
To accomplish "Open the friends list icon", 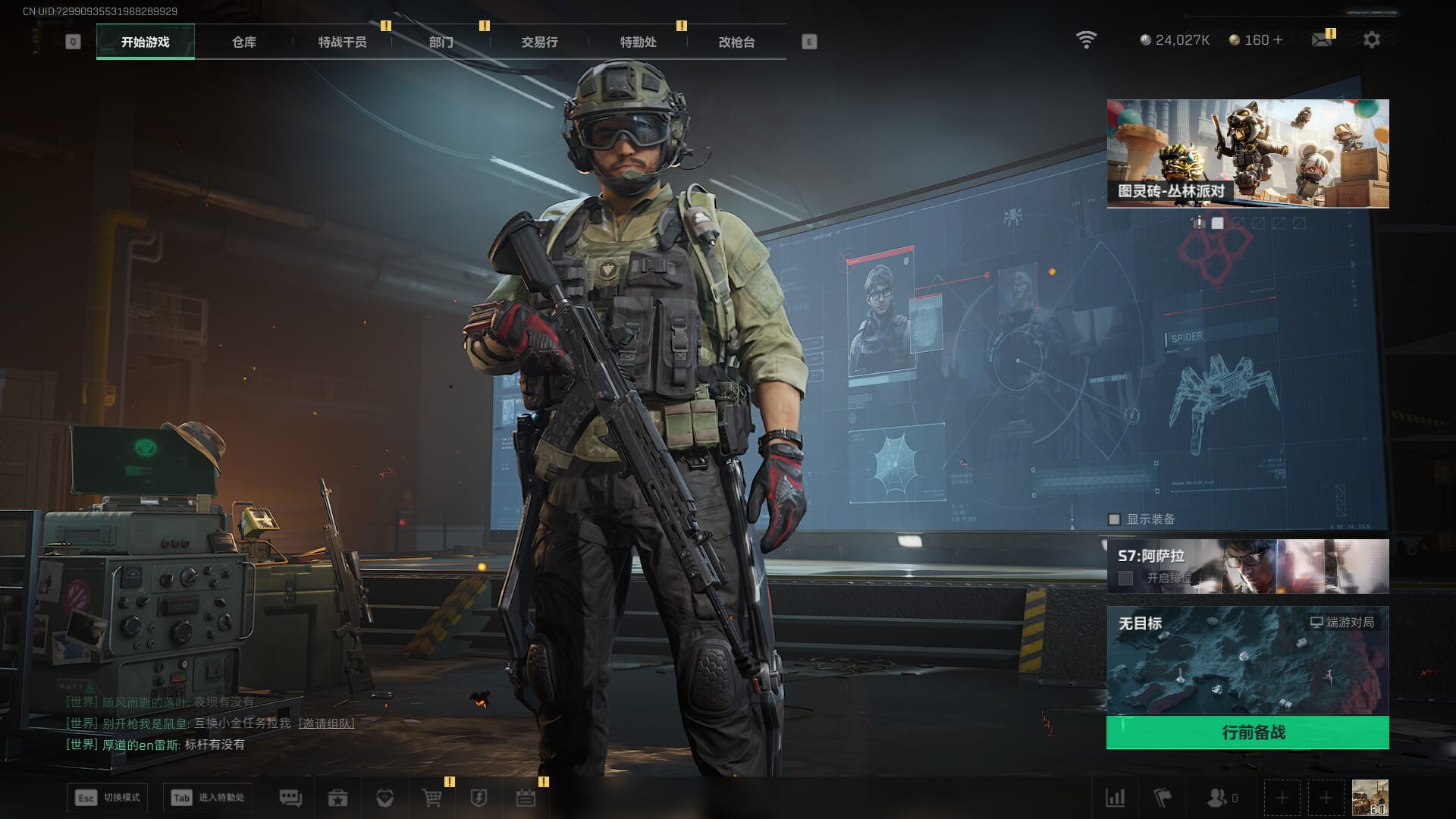I will point(1217,798).
